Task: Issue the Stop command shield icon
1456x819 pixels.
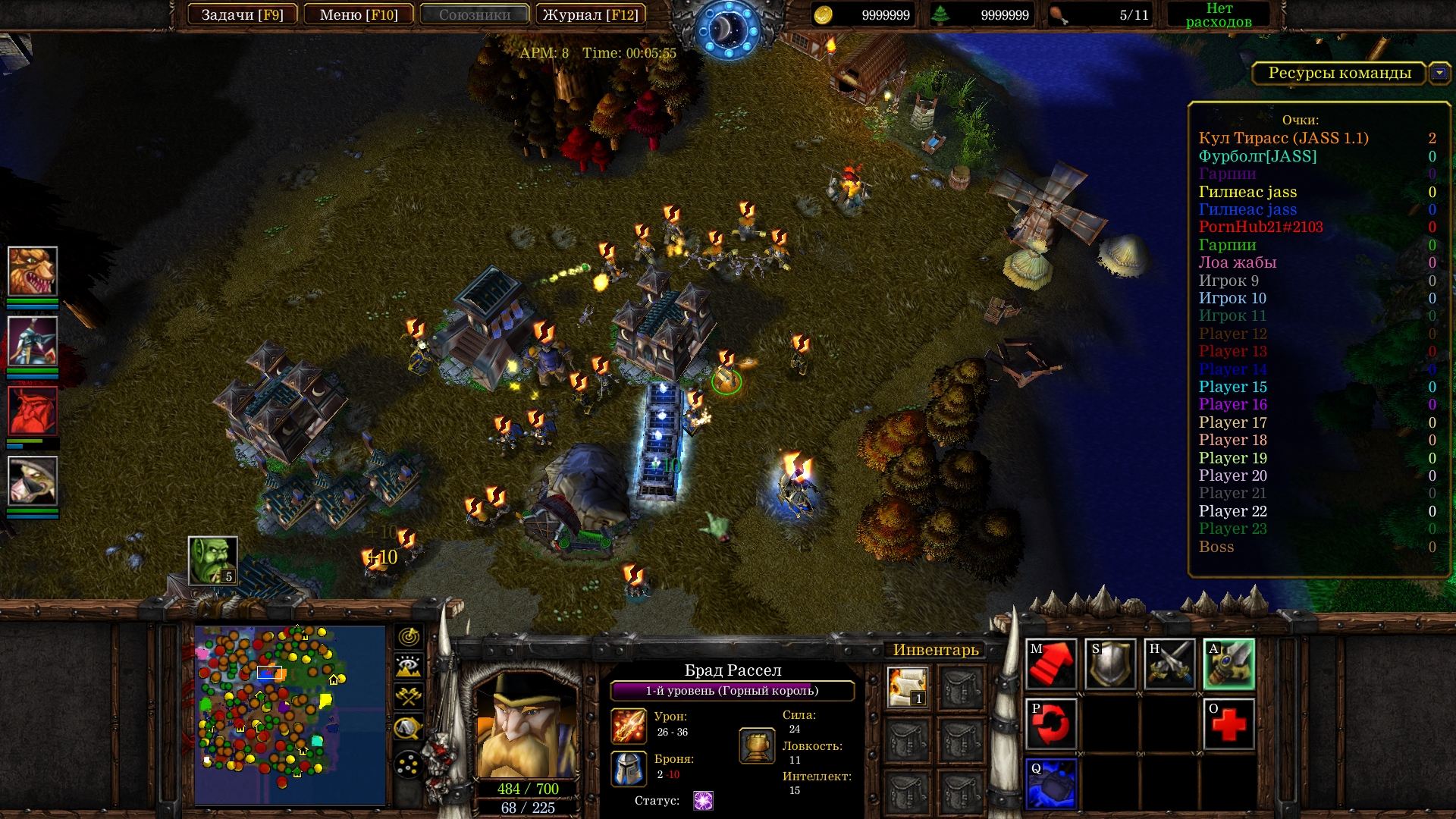Action: (x=1110, y=664)
